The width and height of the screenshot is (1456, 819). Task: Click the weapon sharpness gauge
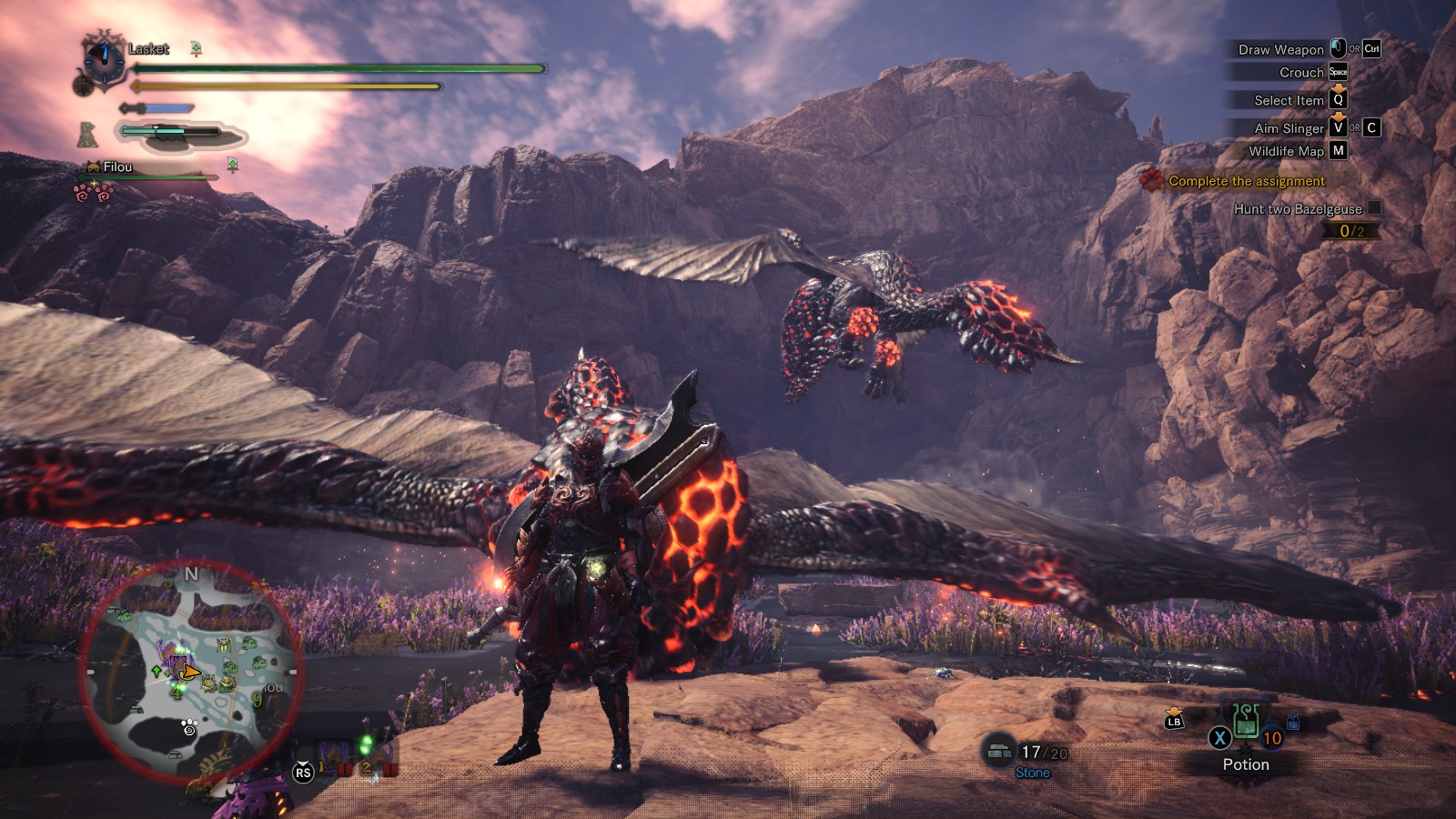[157, 108]
